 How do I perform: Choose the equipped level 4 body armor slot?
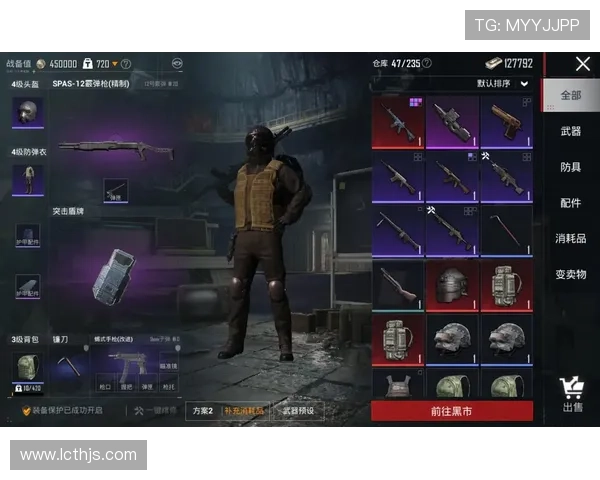[x=26, y=180]
